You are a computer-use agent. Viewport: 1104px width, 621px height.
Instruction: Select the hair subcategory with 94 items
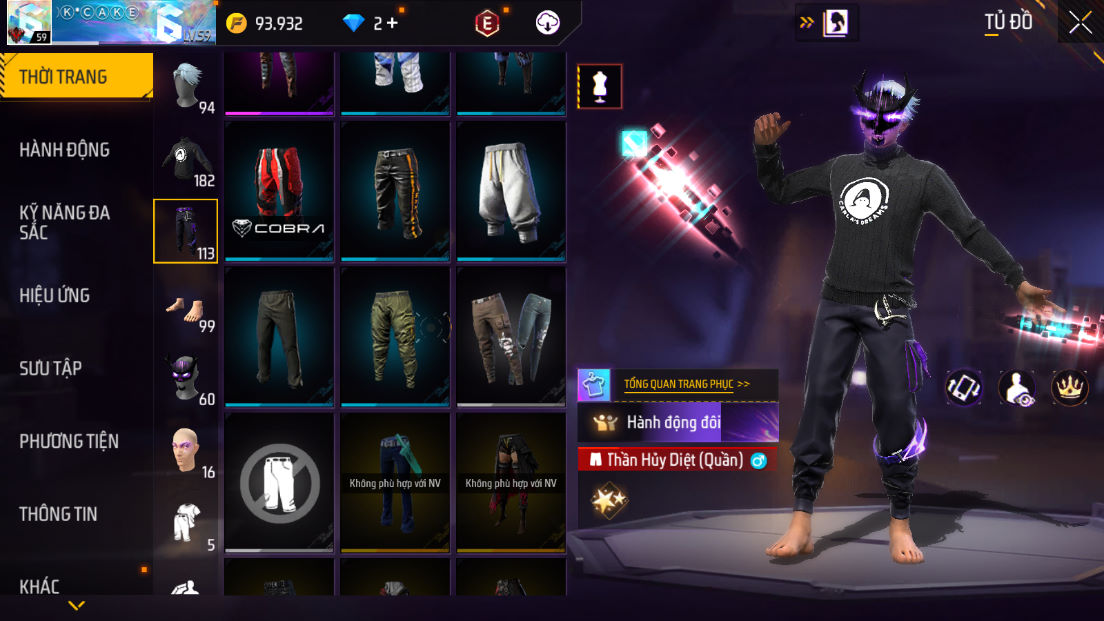point(186,87)
